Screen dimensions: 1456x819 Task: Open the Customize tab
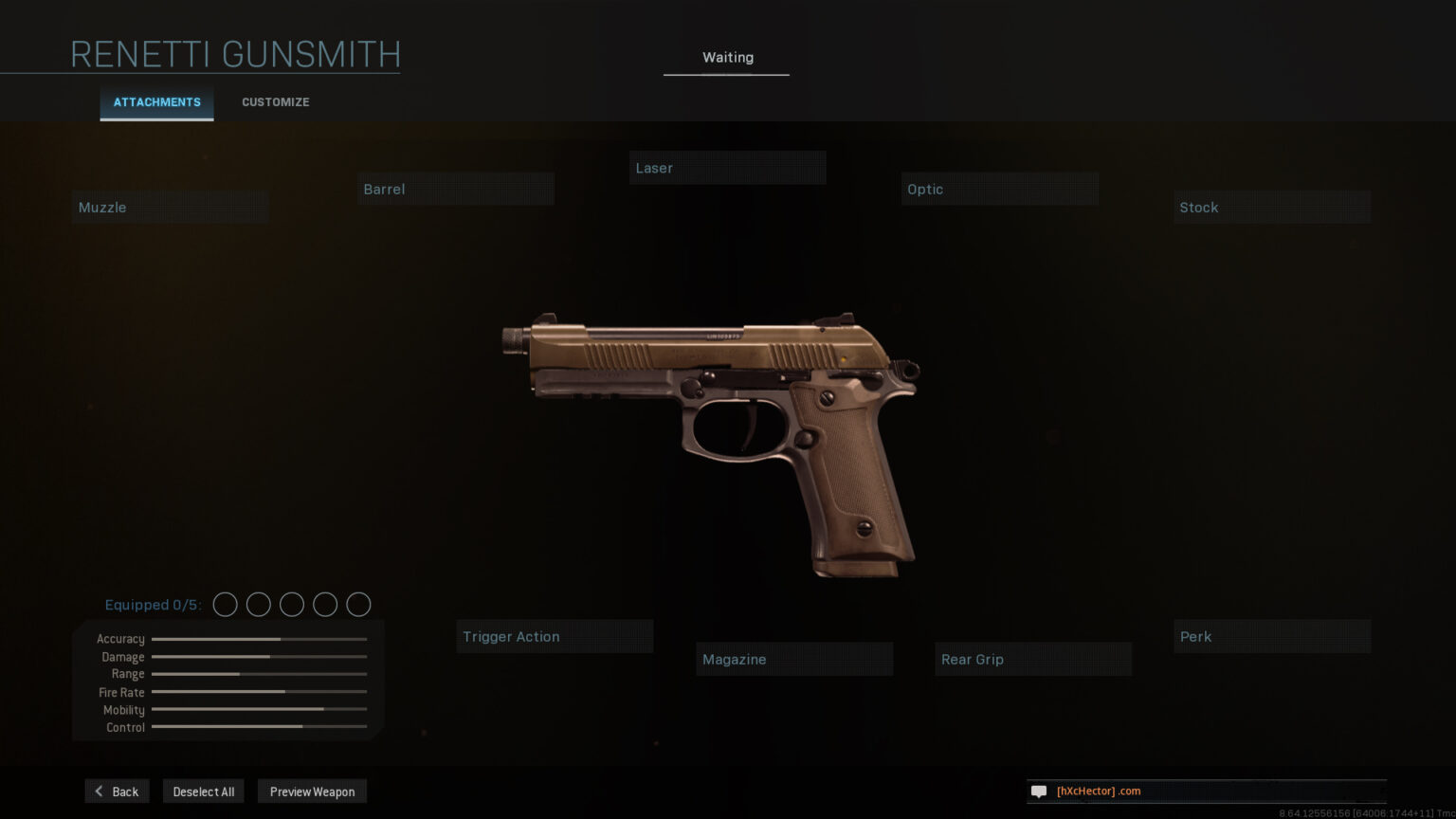tap(275, 102)
